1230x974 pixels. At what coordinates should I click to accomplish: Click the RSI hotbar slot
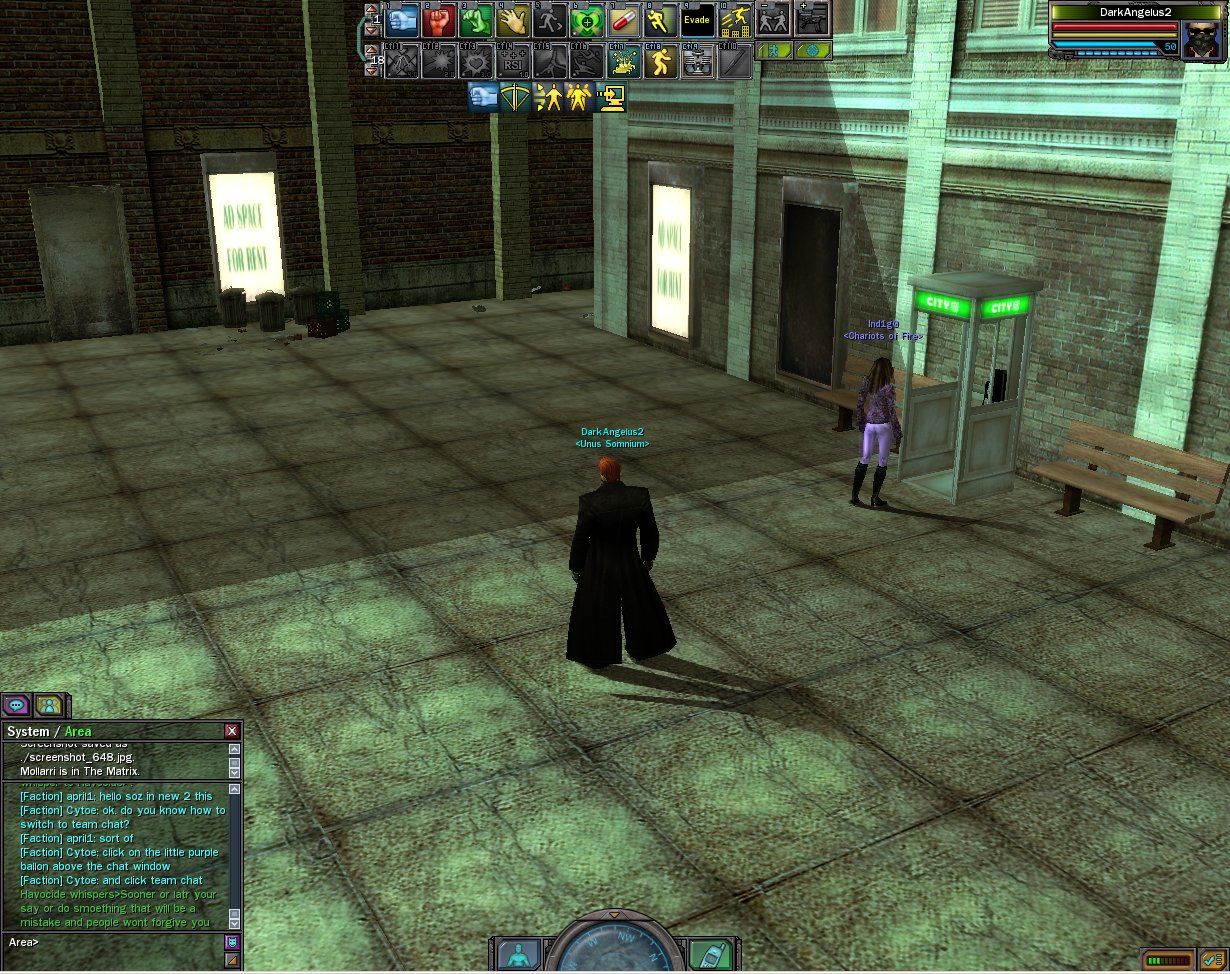513,61
